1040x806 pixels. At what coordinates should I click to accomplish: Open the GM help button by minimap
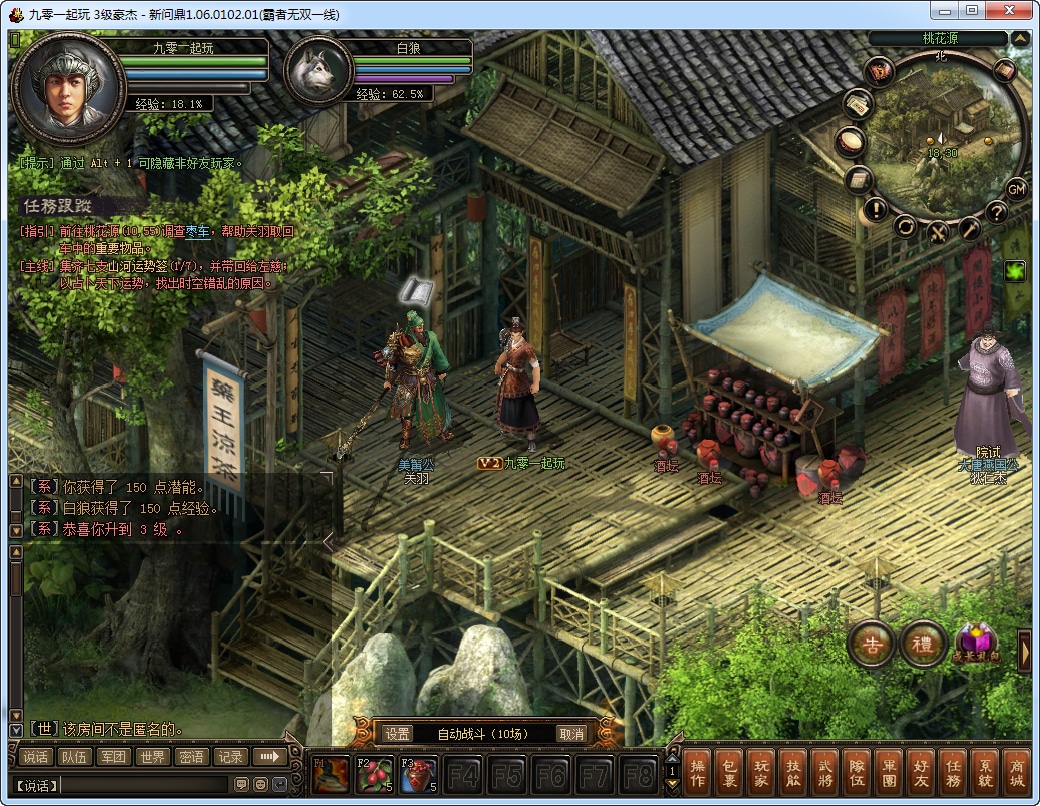click(1016, 189)
